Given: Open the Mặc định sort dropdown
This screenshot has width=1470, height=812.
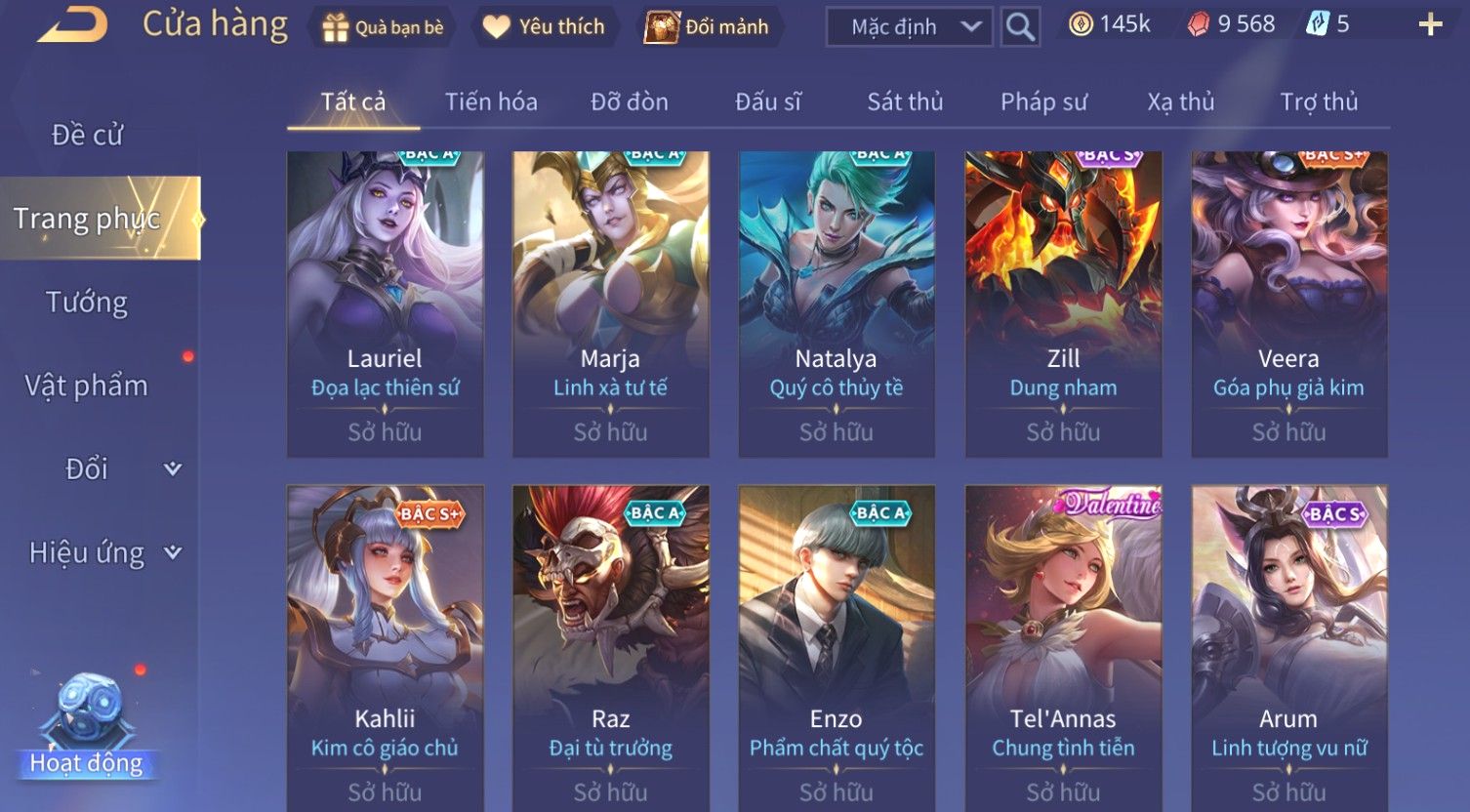Looking at the screenshot, I should tap(909, 27).
